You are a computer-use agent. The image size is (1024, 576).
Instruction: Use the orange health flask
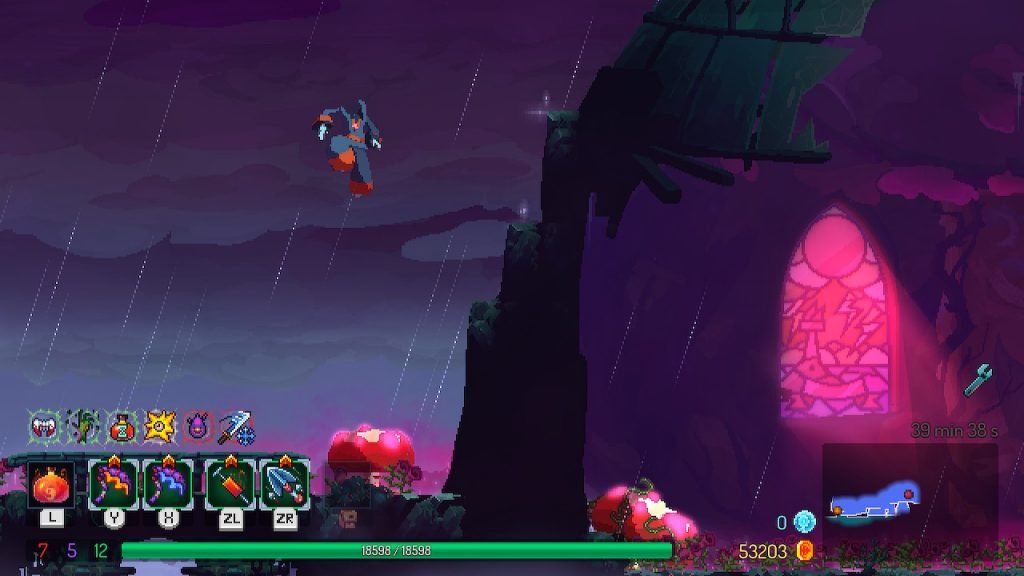tap(50, 485)
